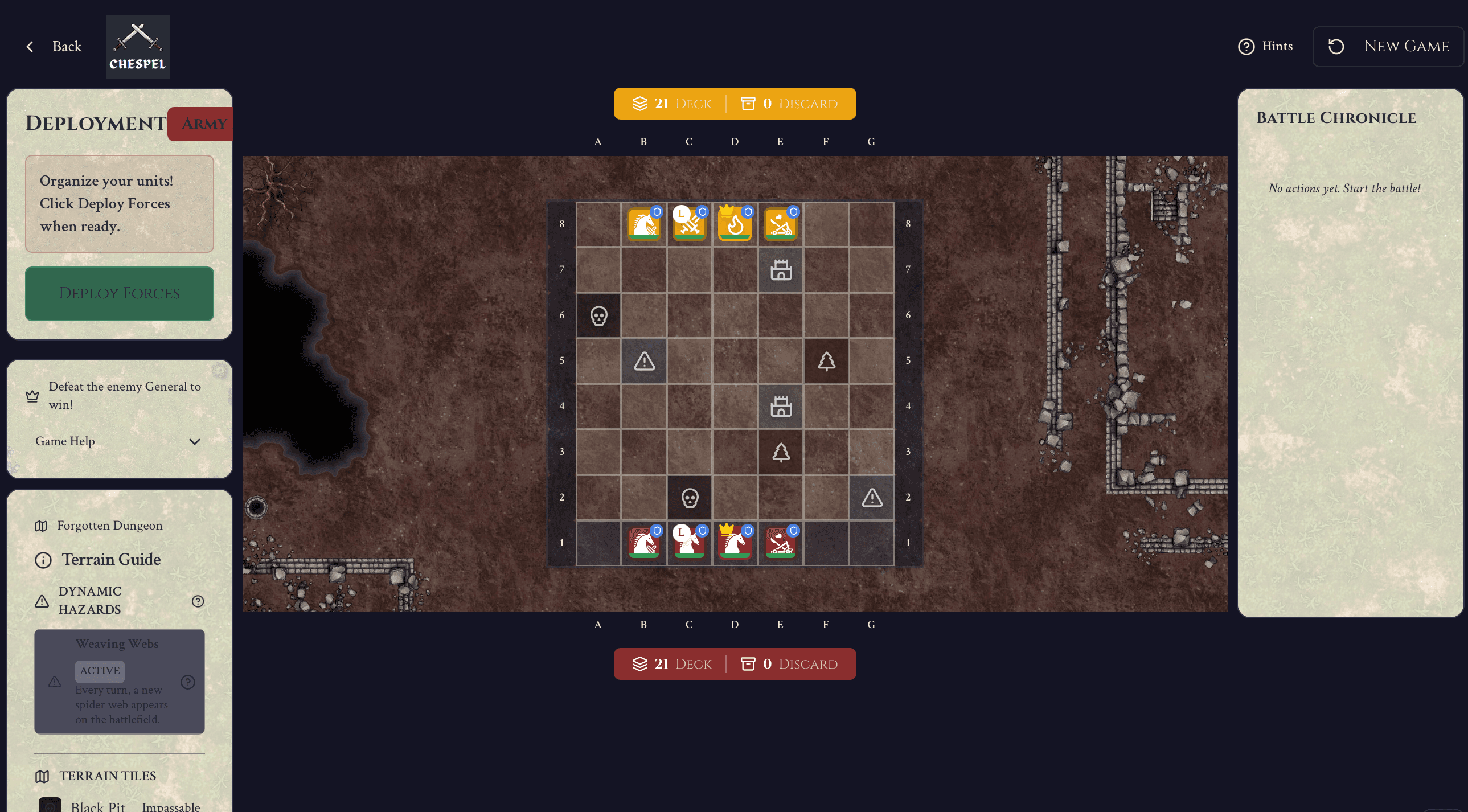Click the forest tree tile on F5
The image size is (1468, 812).
point(826,360)
